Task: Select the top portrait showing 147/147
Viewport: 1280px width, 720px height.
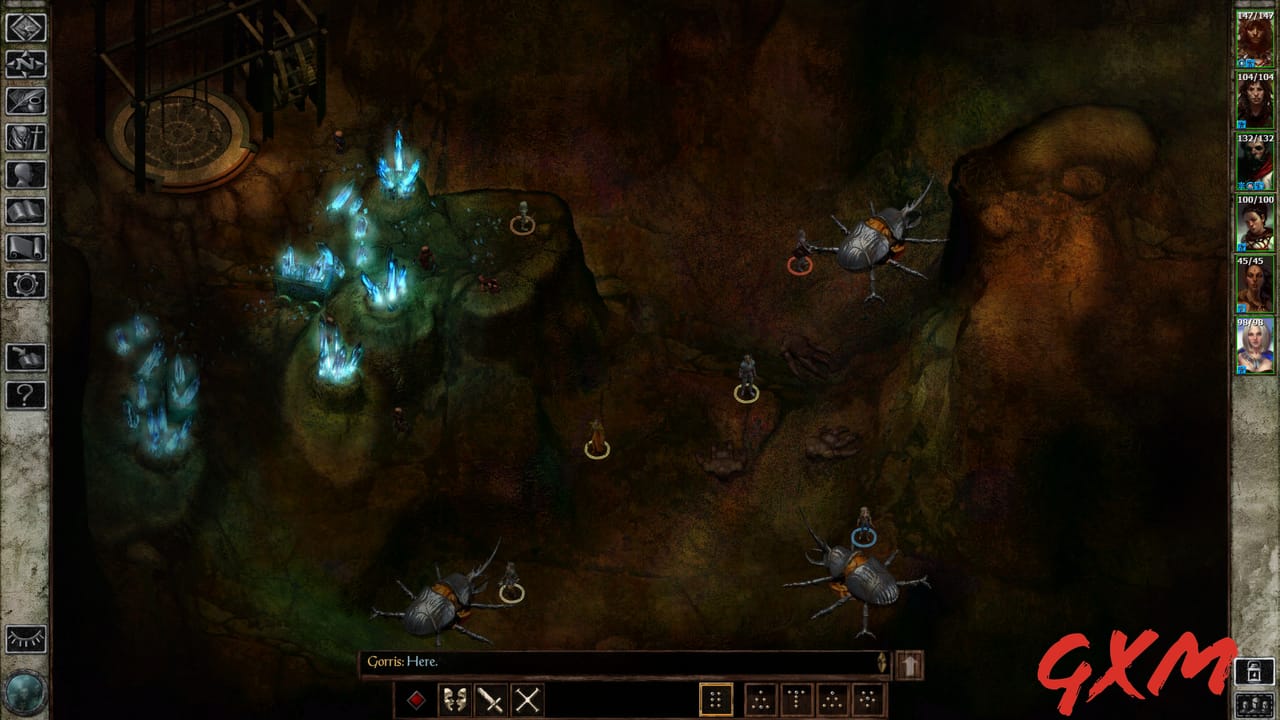Action: coord(1253,40)
